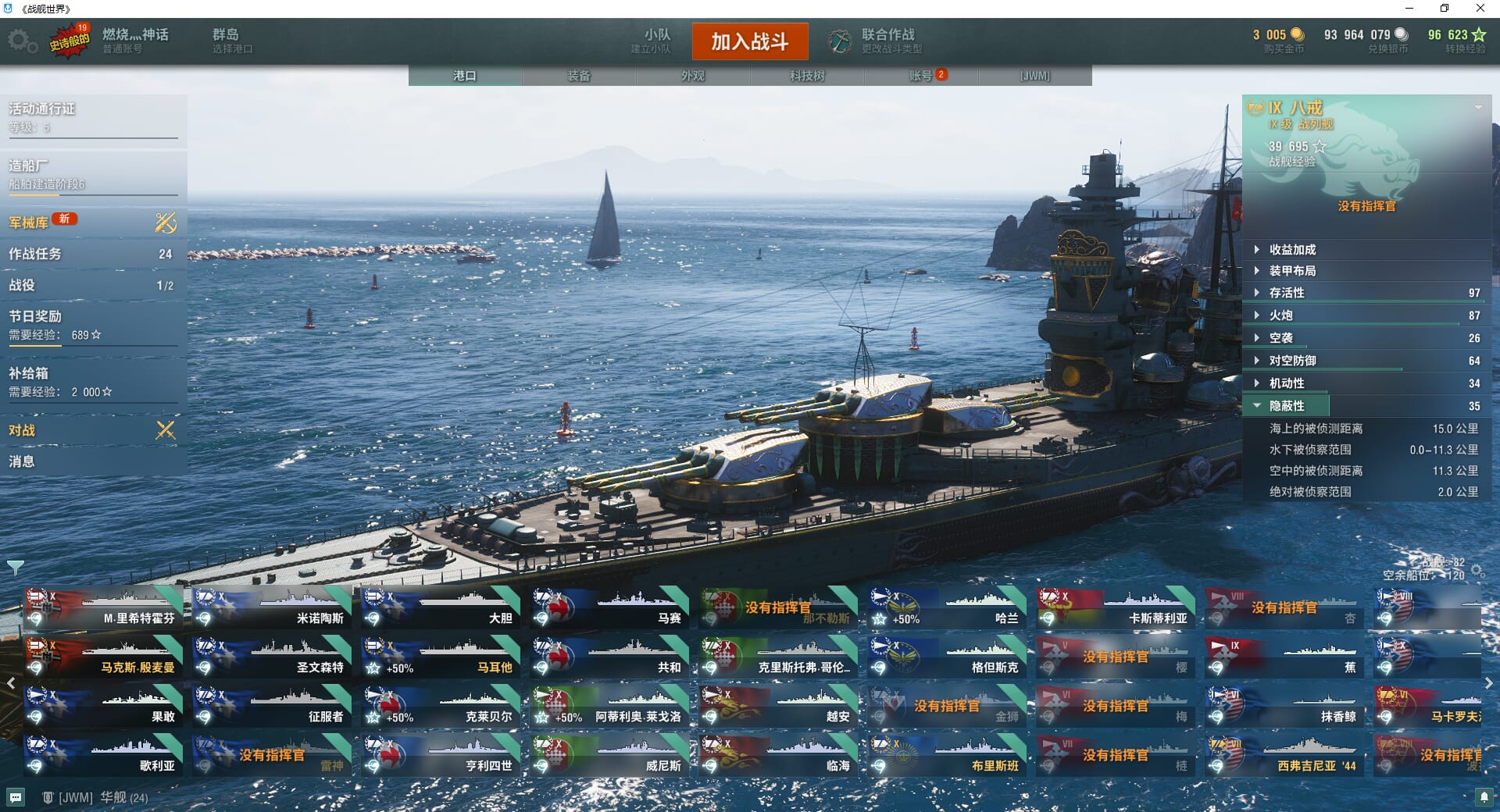Switch to the 装备 tab
This screenshot has width=1500, height=812.
[x=579, y=76]
